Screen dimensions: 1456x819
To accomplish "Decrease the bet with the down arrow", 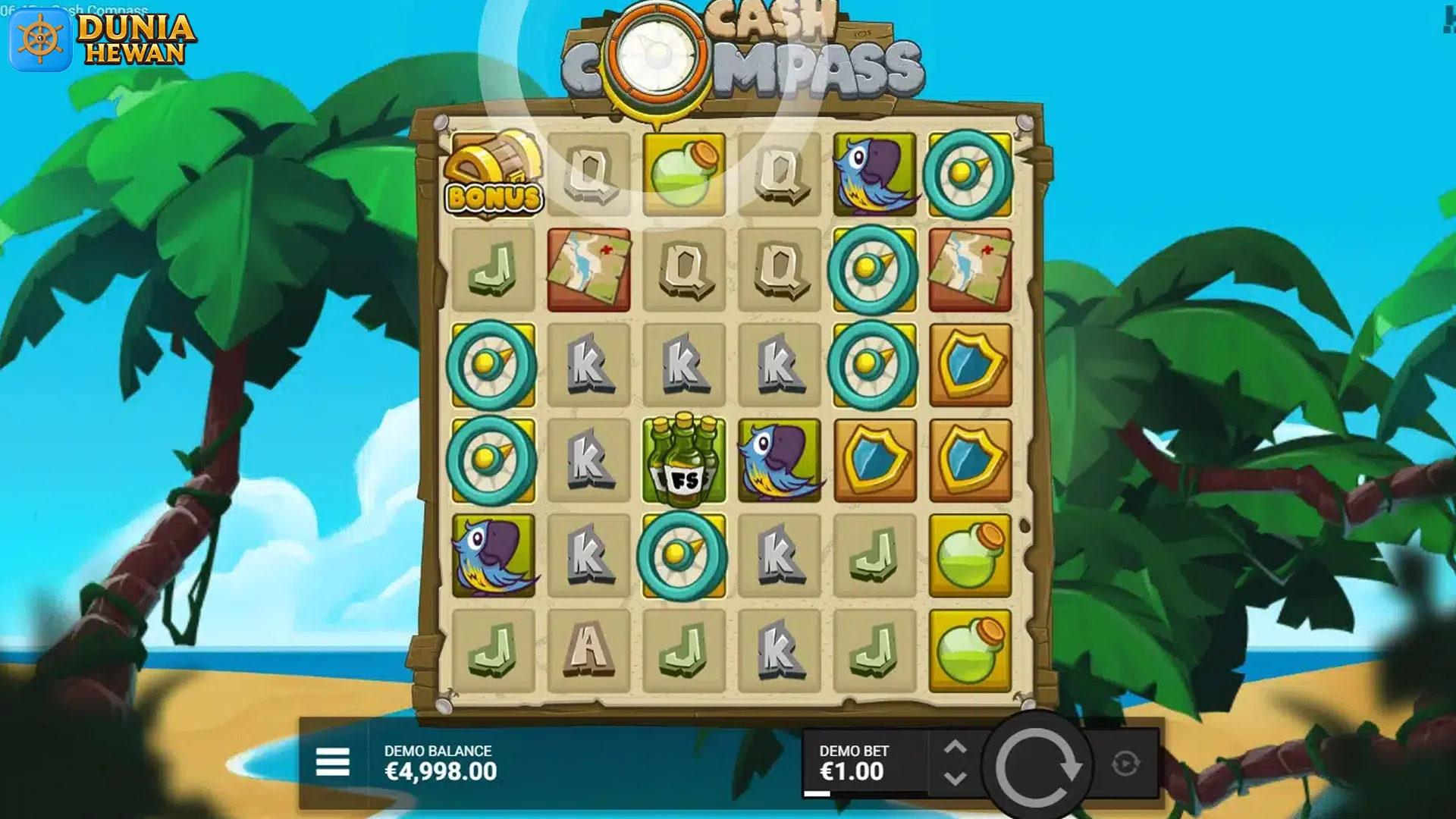I will (956, 775).
